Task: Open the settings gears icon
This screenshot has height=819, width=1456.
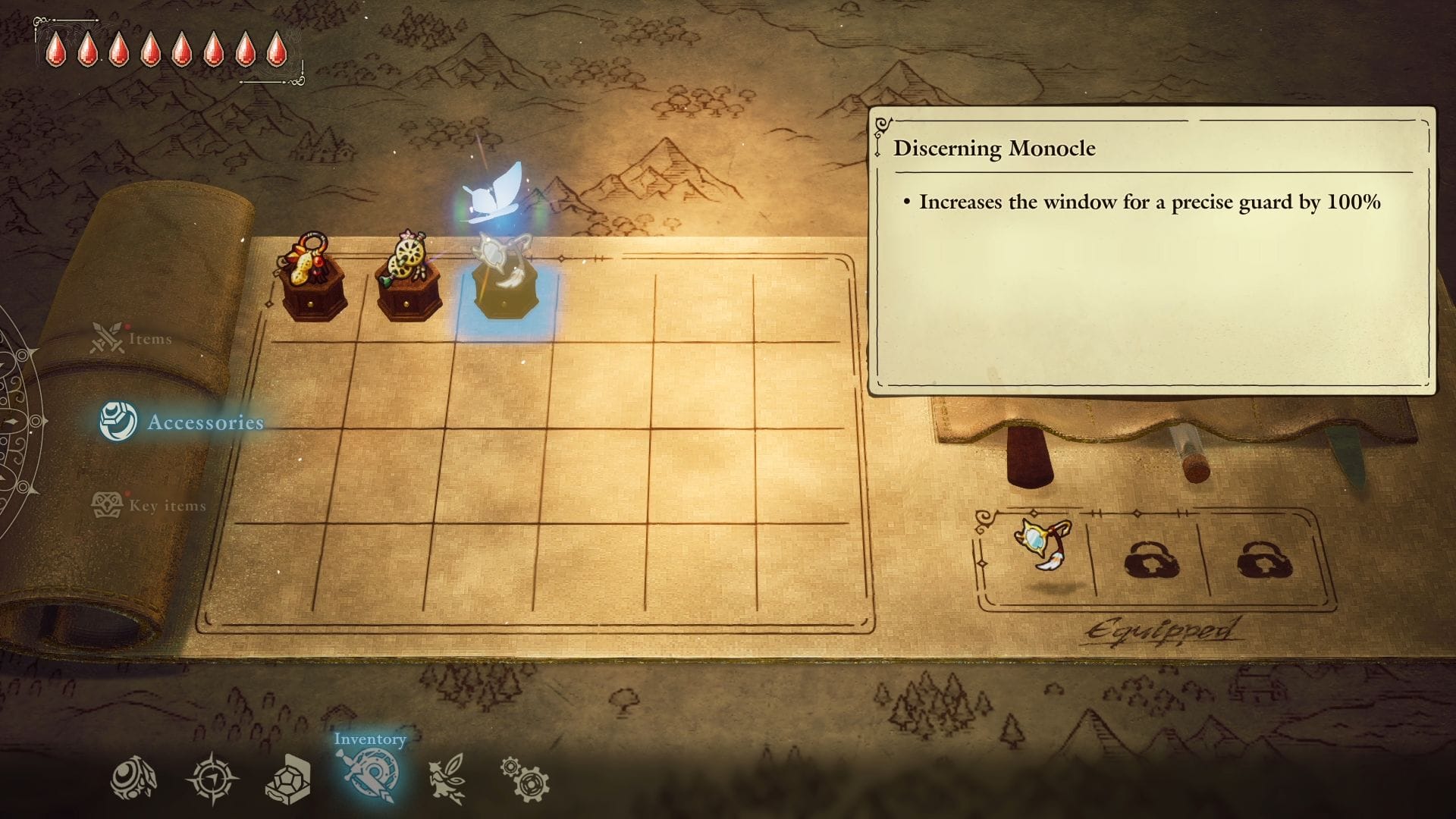Action: [x=523, y=775]
